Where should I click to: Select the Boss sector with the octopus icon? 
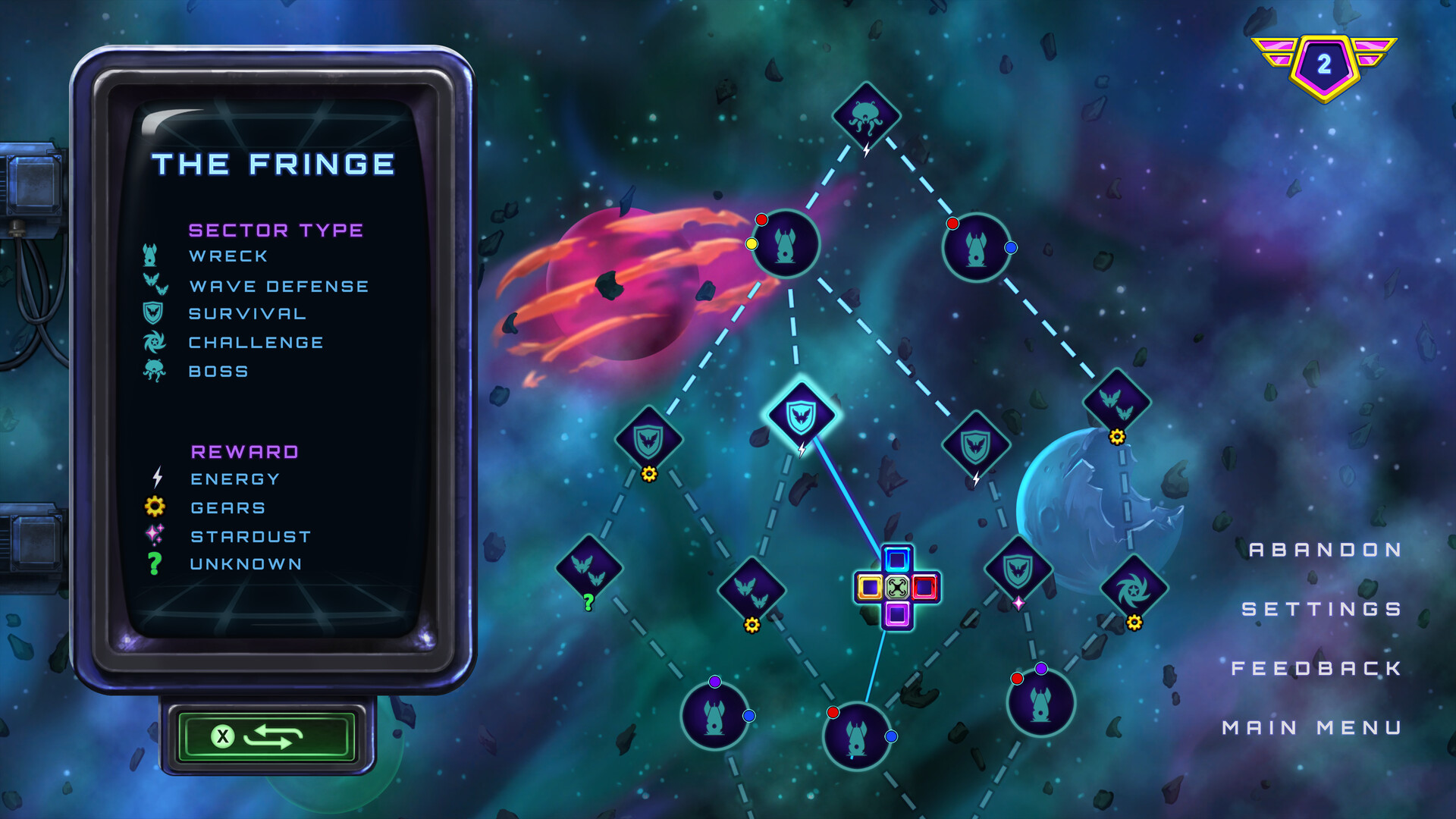(x=867, y=114)
